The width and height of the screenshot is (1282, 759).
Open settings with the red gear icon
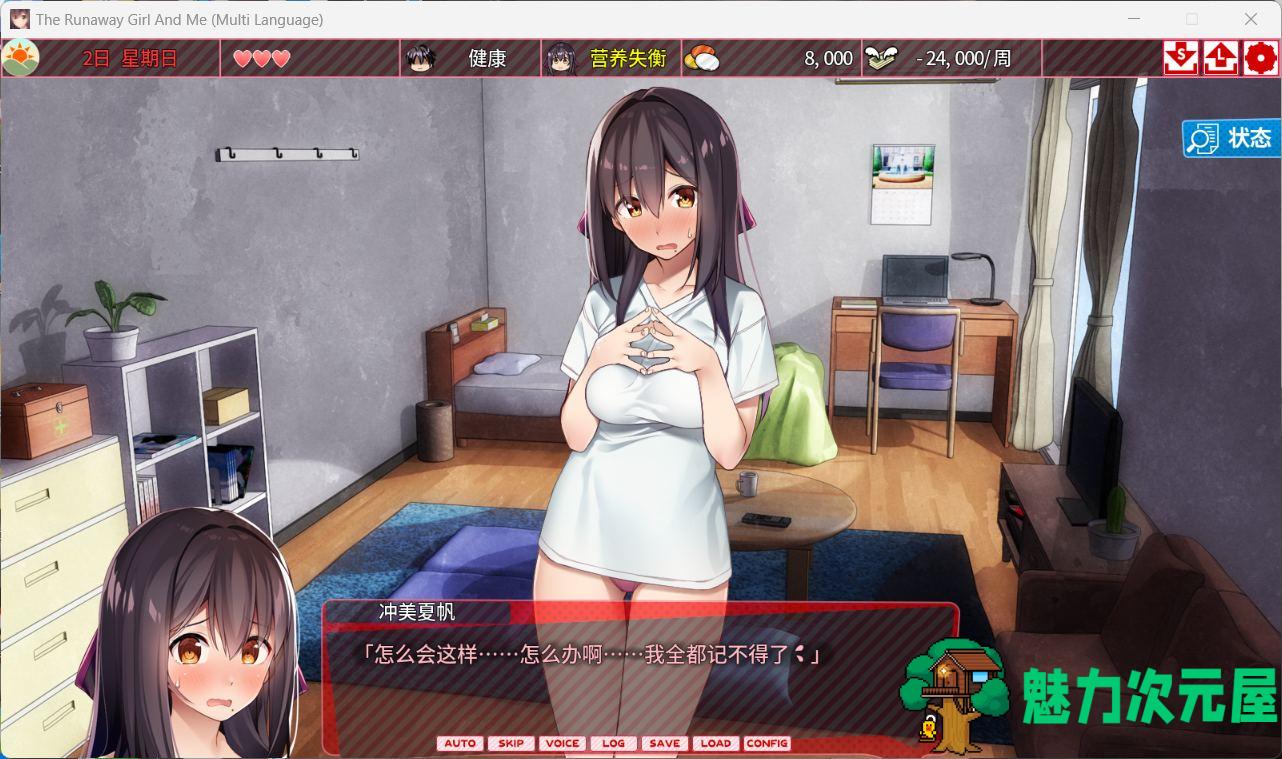1260,57
